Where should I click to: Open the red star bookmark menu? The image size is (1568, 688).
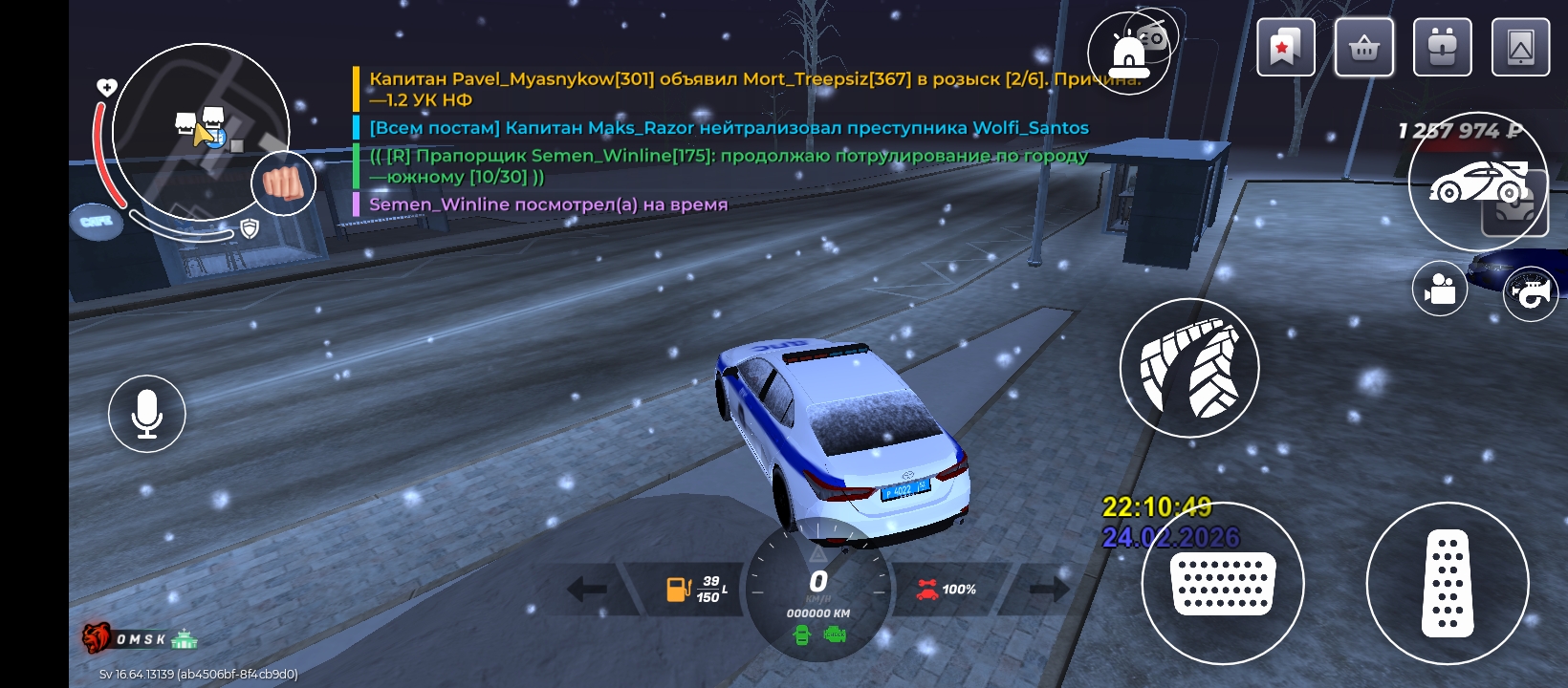1285,47
